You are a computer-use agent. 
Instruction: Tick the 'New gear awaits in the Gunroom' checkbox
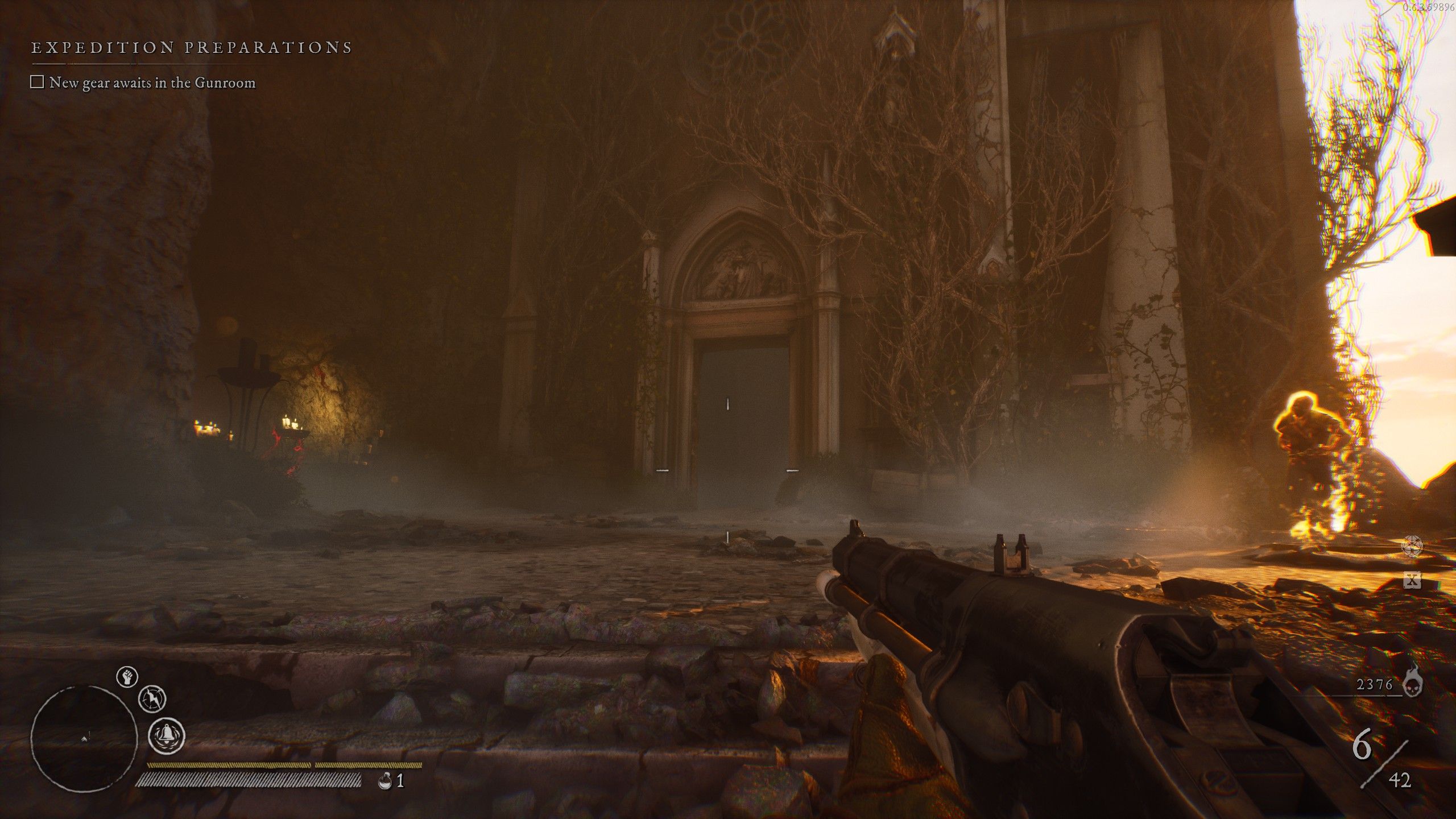pos(37,82)
